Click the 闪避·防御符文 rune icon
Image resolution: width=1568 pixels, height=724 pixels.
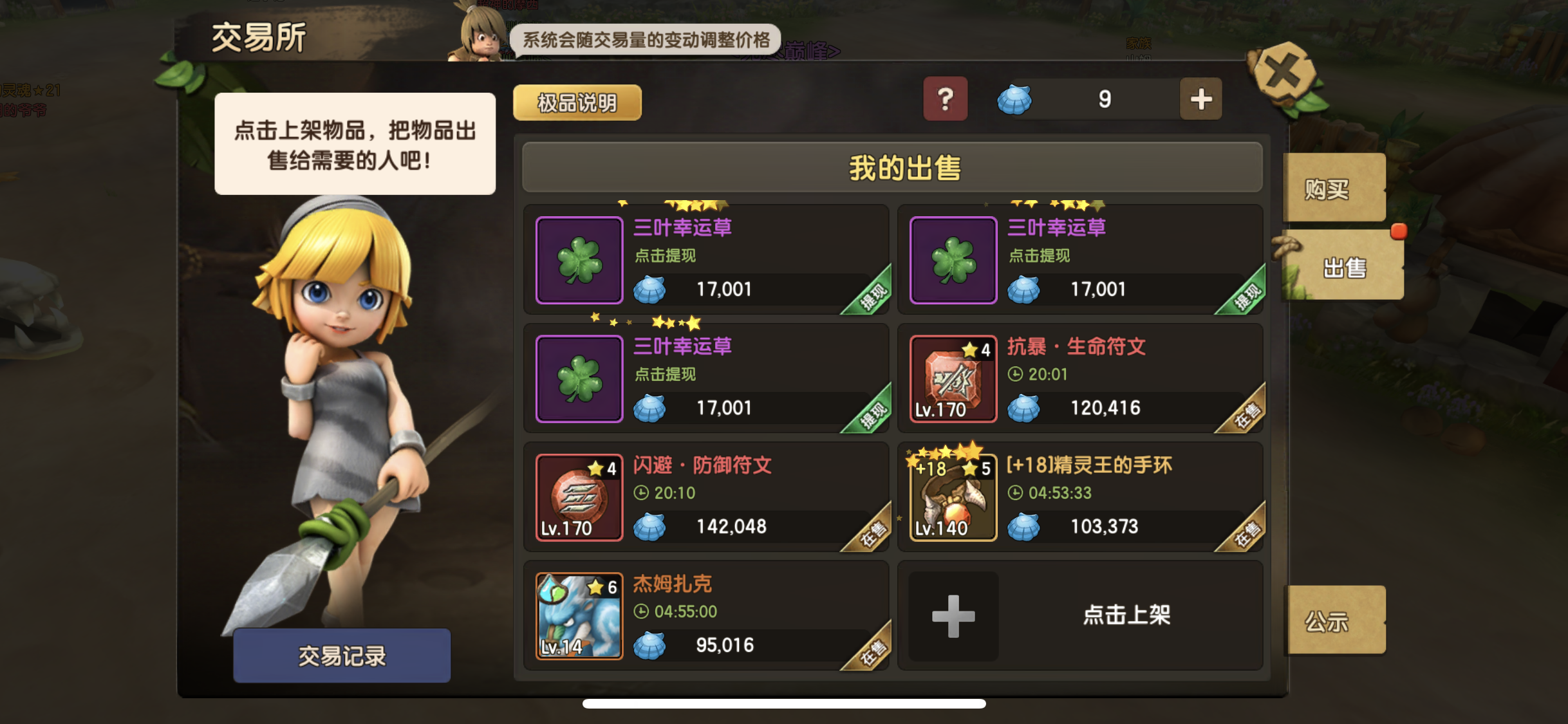coord(578,497)
